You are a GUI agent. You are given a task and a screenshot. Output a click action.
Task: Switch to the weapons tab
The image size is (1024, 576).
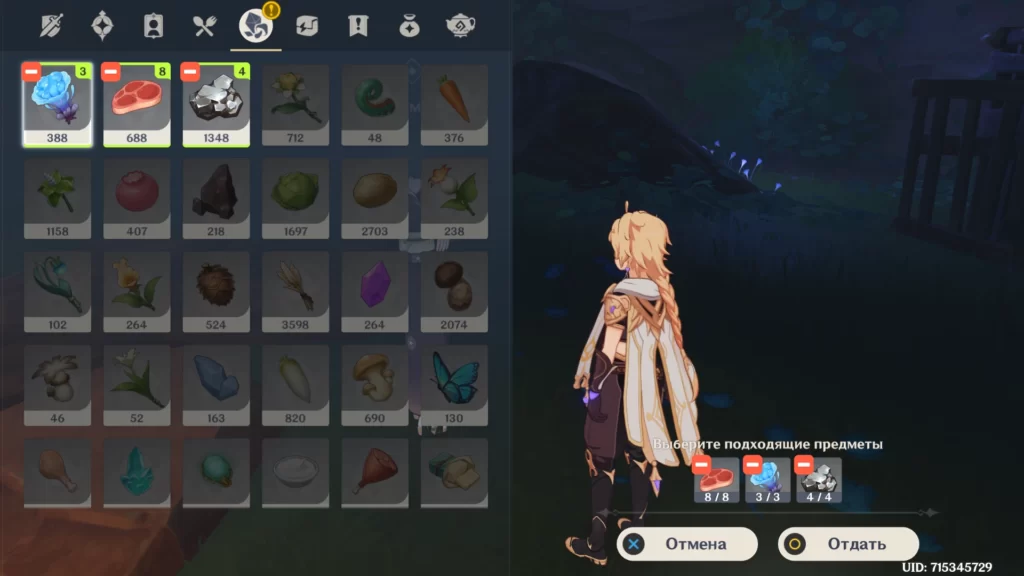tap(50, 26)
